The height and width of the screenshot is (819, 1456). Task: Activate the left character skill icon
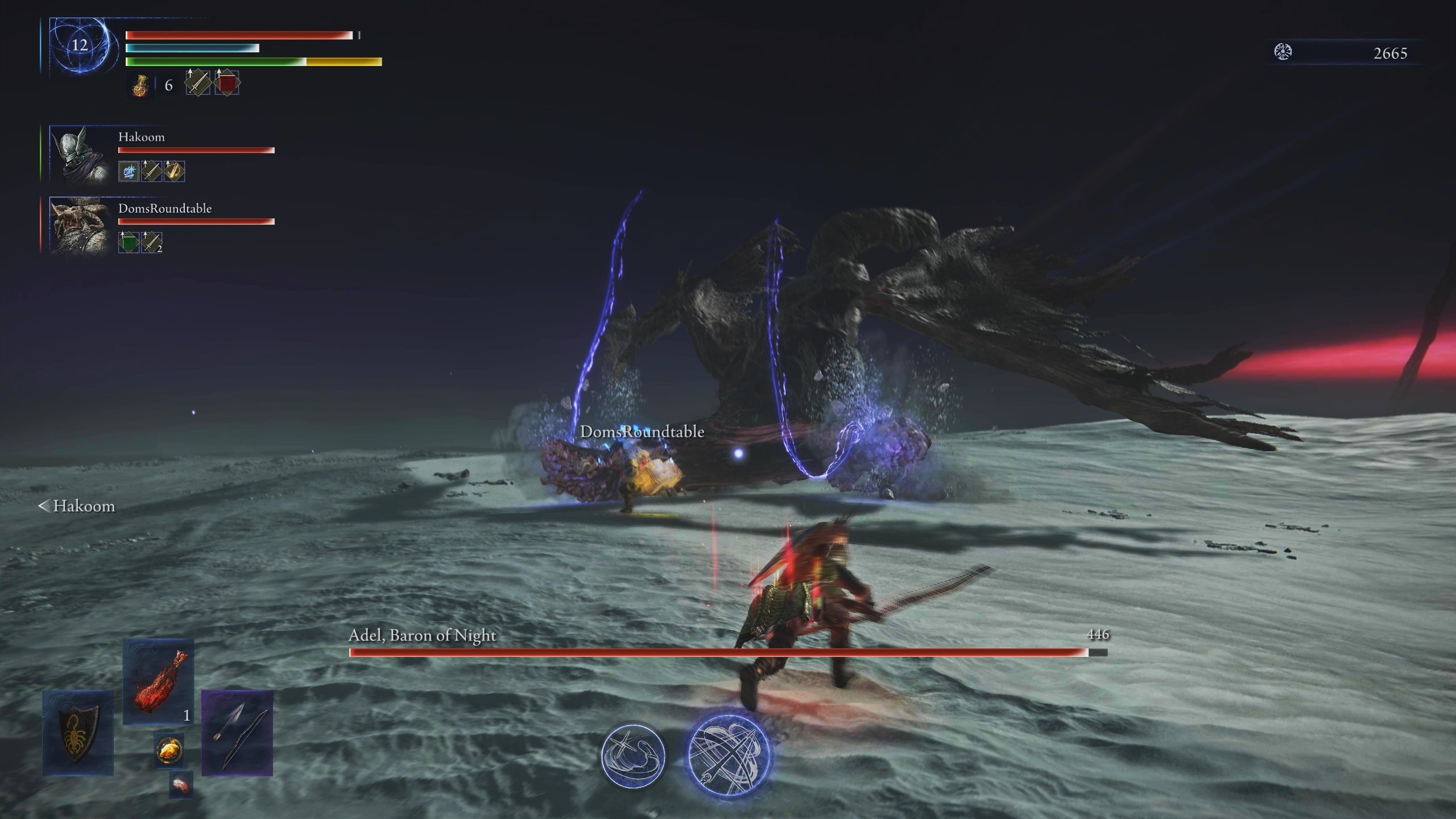633,756
